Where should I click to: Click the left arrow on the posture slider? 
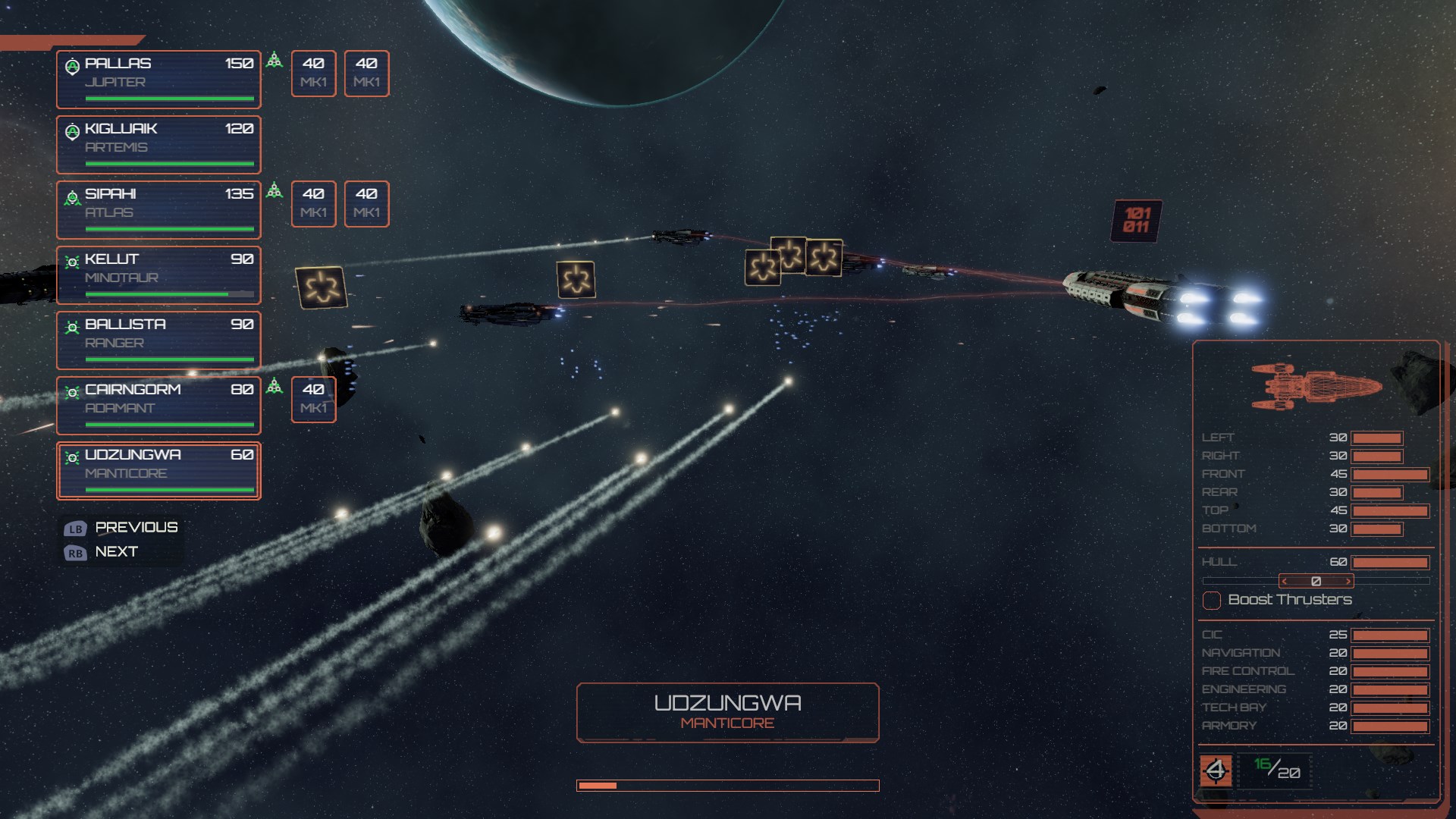pos(1285,582)
